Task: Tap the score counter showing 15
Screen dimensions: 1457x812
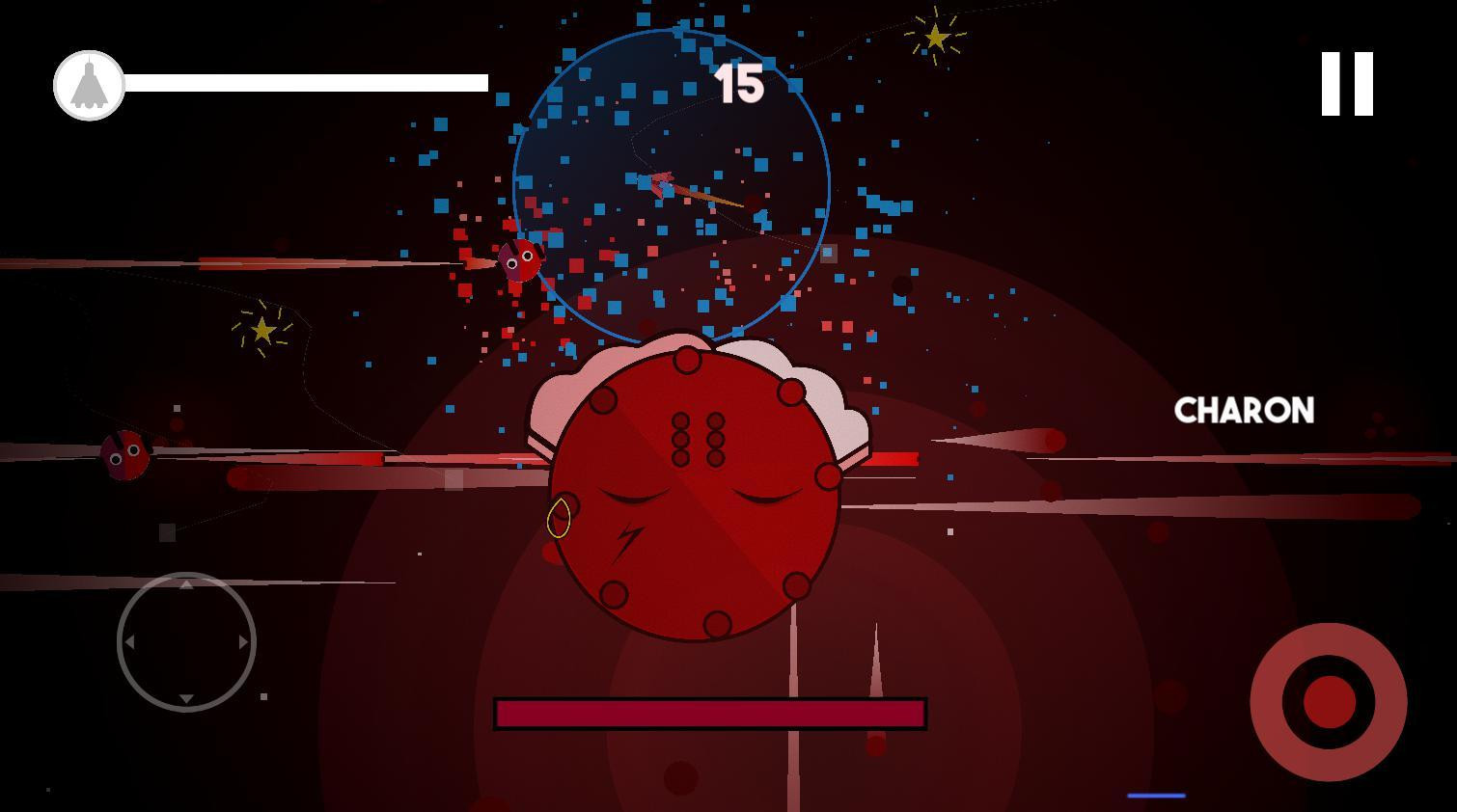Action: (741, 85)
